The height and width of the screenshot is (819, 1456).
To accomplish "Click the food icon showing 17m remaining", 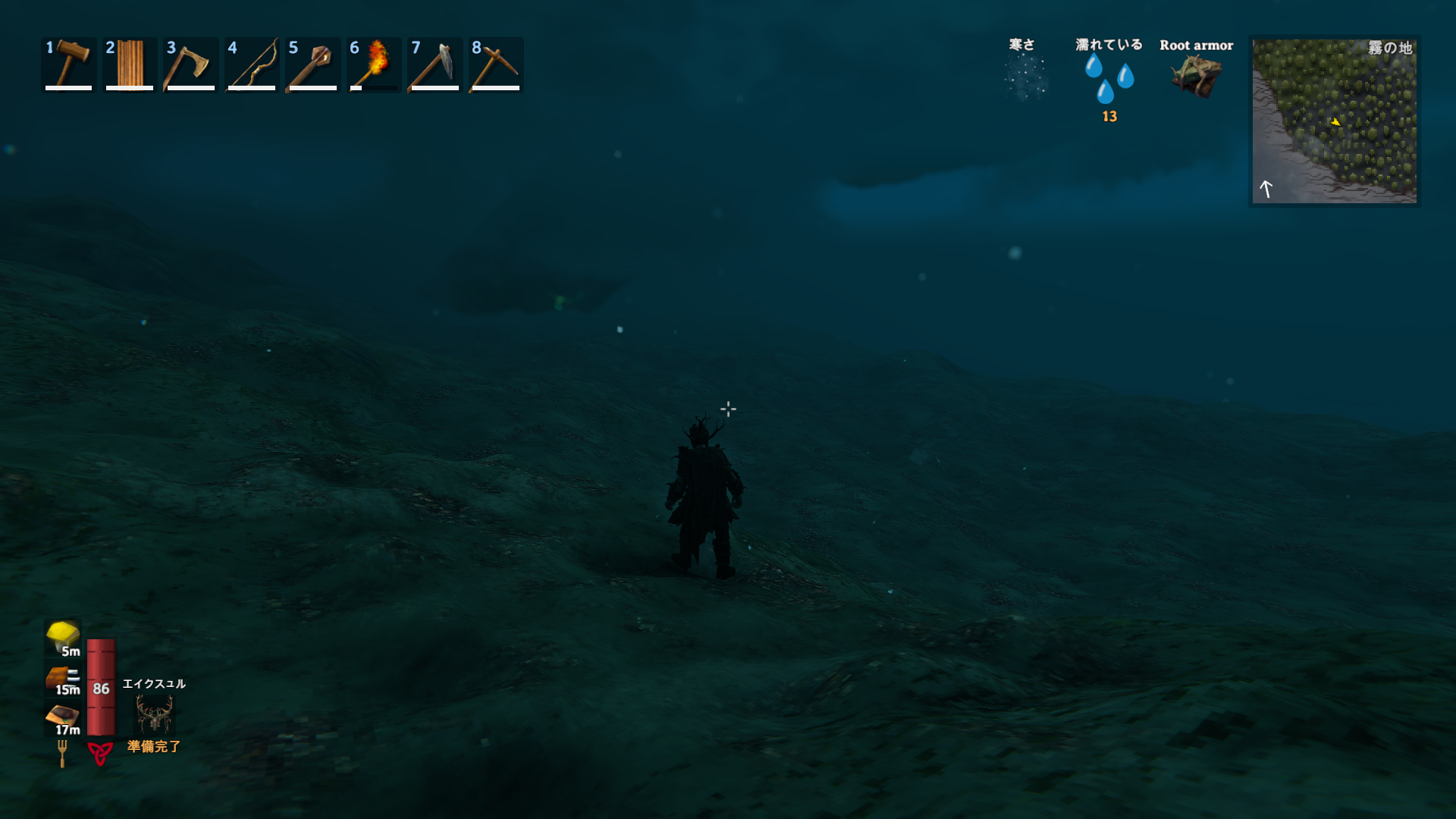I will coord(63,717).
